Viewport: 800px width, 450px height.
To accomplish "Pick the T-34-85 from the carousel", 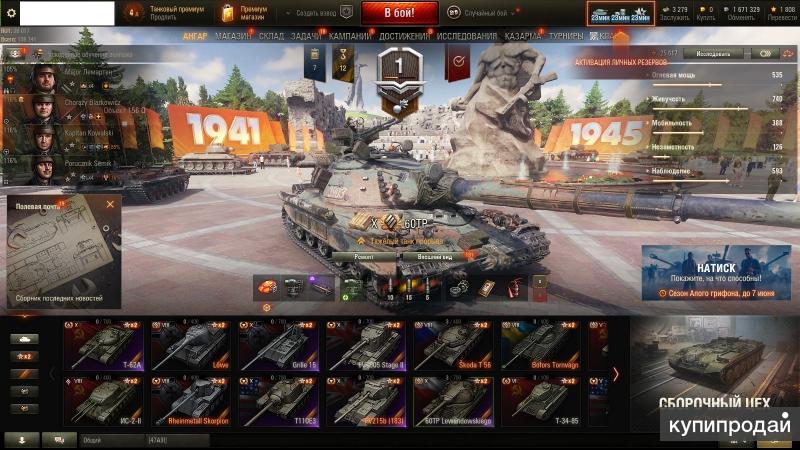I will tap(542, 399).
